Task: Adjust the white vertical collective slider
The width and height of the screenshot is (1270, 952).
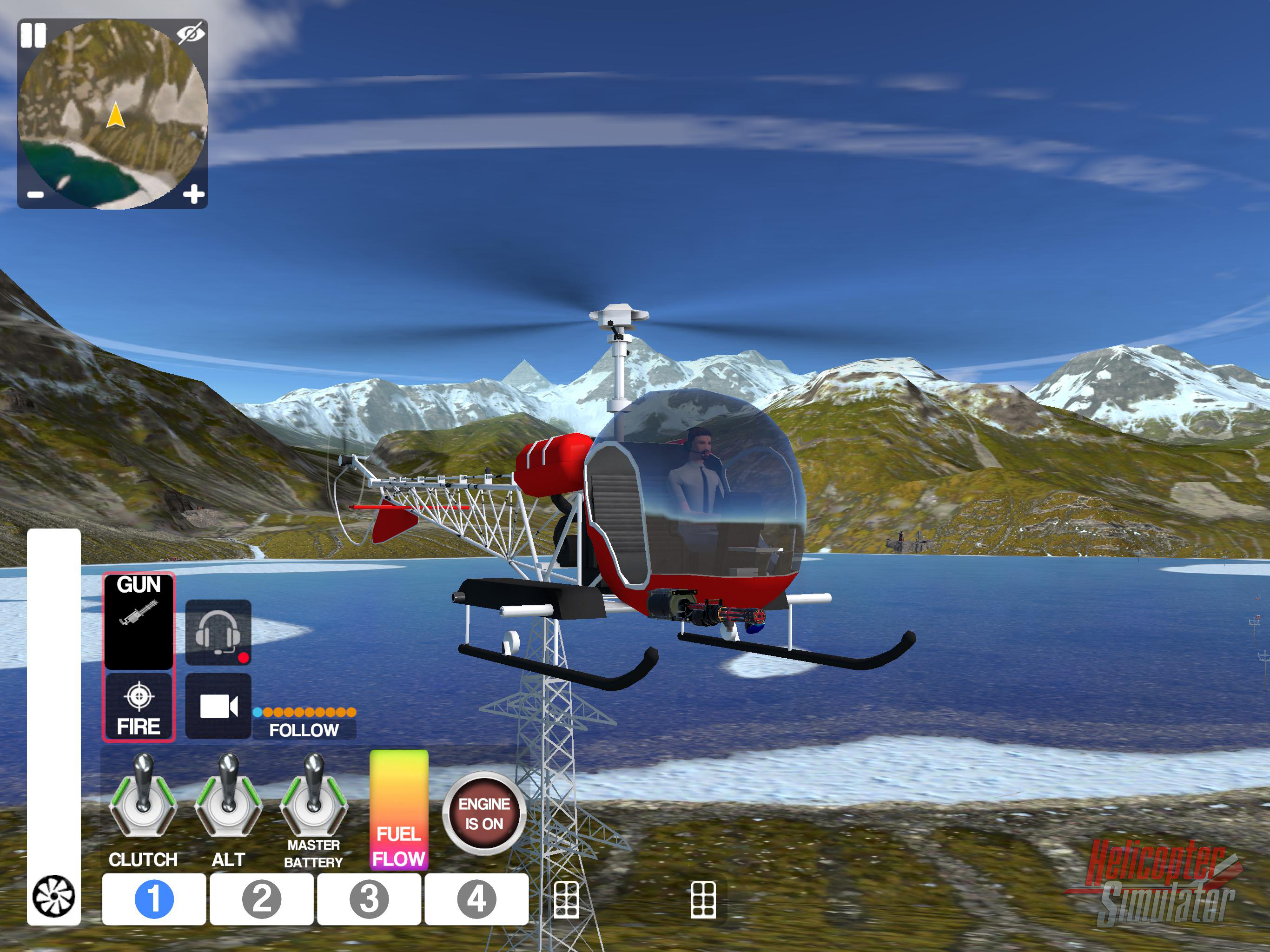Action: [x=53, y=689]
